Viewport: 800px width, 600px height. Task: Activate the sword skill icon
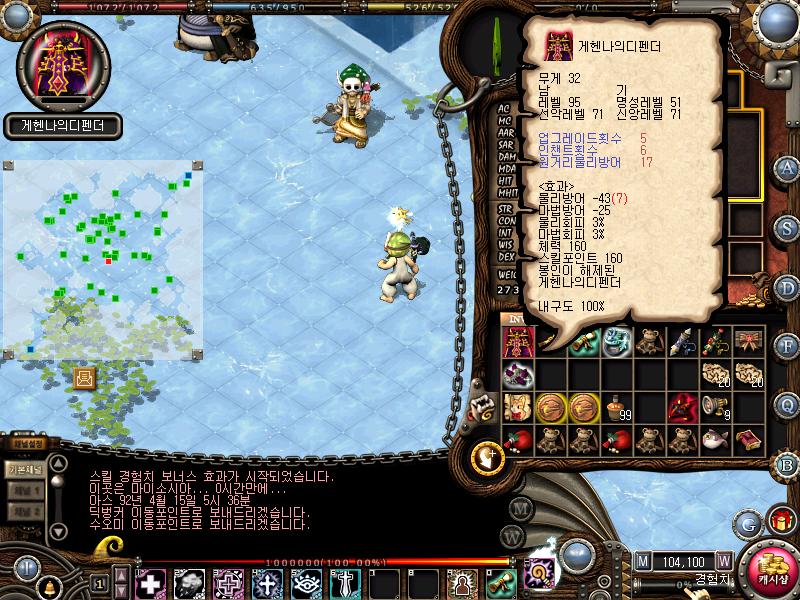coord(344,583)
